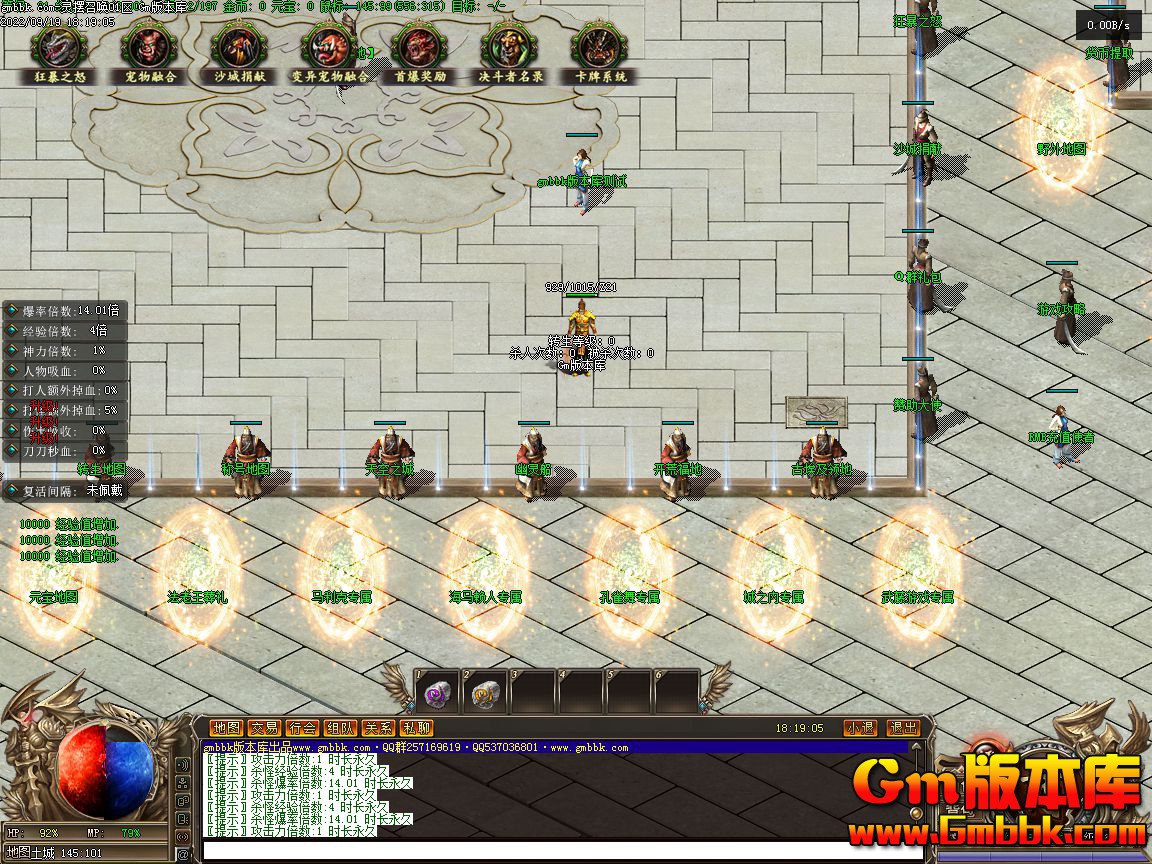The image size is (1152, 864).
Task: Open the 首爆奖励 reward icon
Action: (x=419, y=48)
